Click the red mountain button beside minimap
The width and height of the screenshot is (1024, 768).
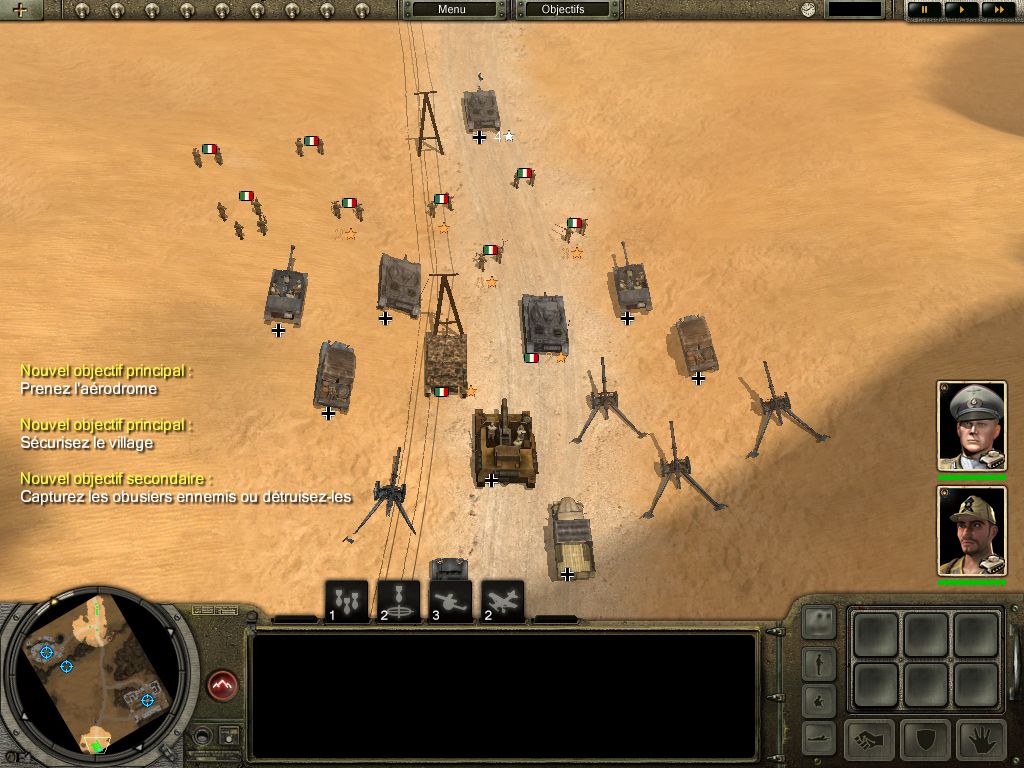tap(222, 686)
